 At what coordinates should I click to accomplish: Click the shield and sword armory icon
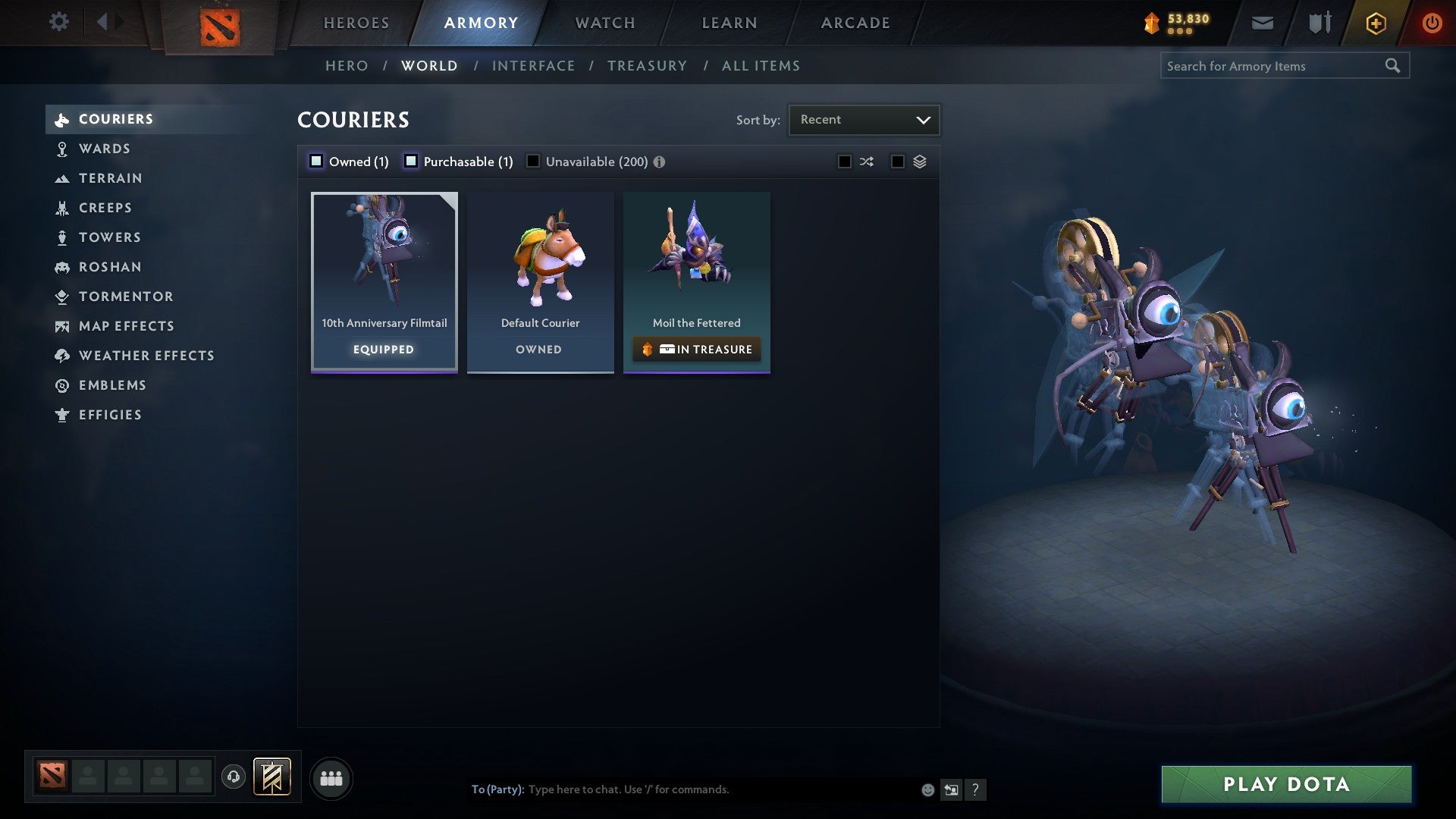[1319, 22]
